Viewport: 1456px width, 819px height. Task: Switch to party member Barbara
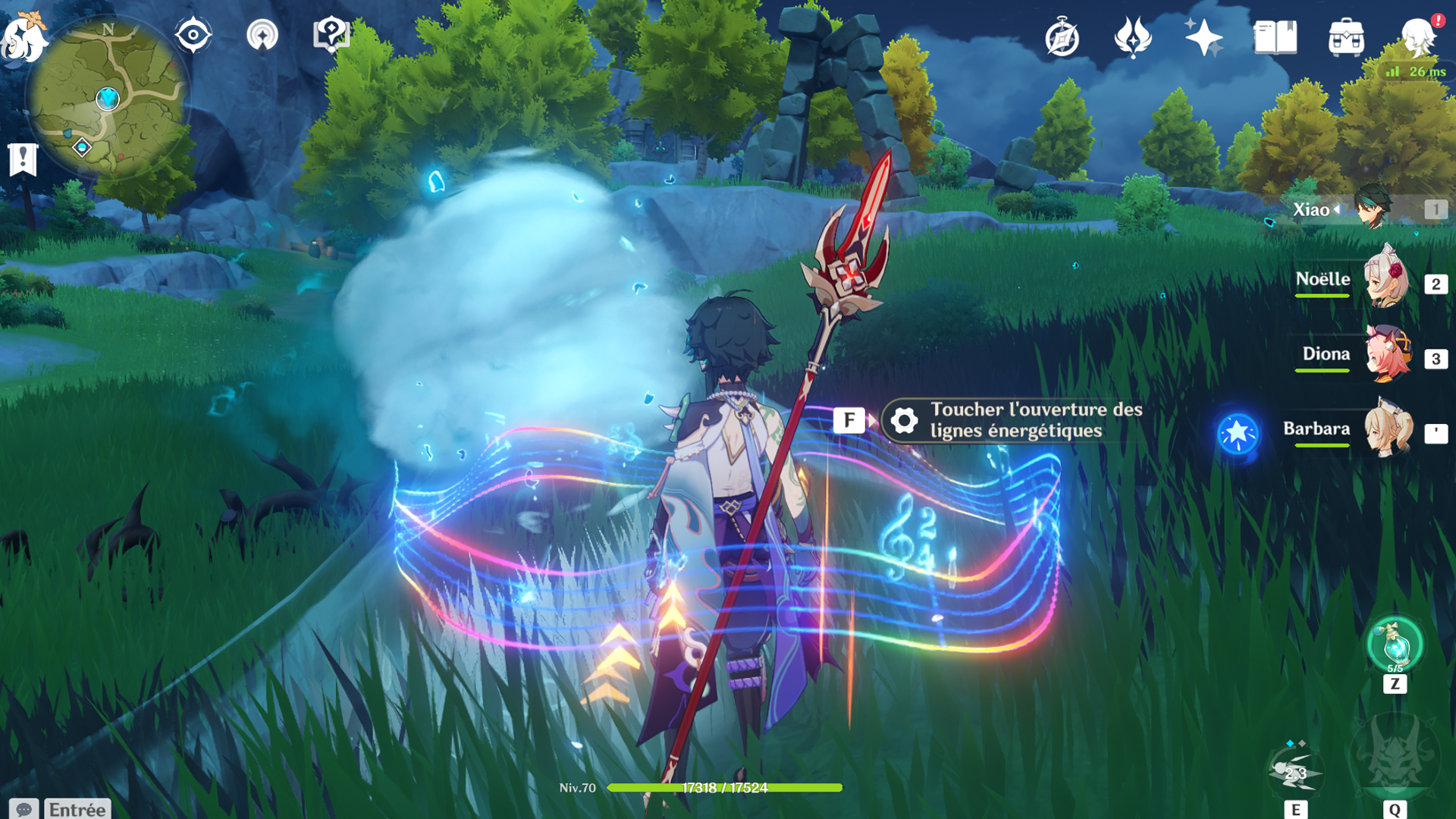click(x=1388, y=429)
